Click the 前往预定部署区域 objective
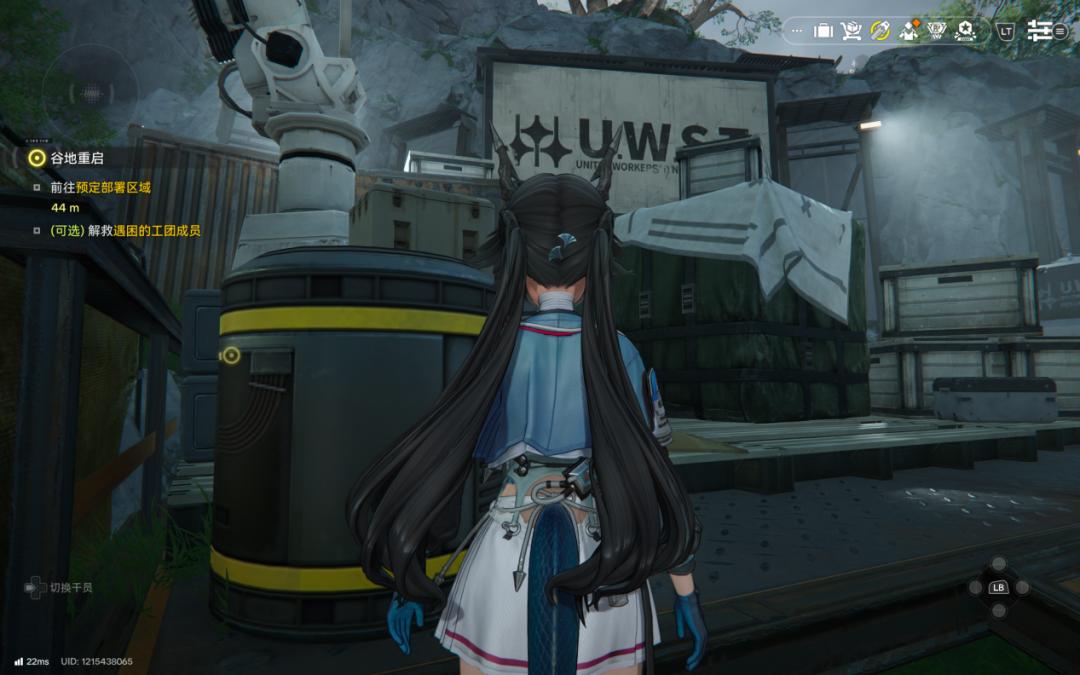1080x675 pixels. tap(100, 187)
